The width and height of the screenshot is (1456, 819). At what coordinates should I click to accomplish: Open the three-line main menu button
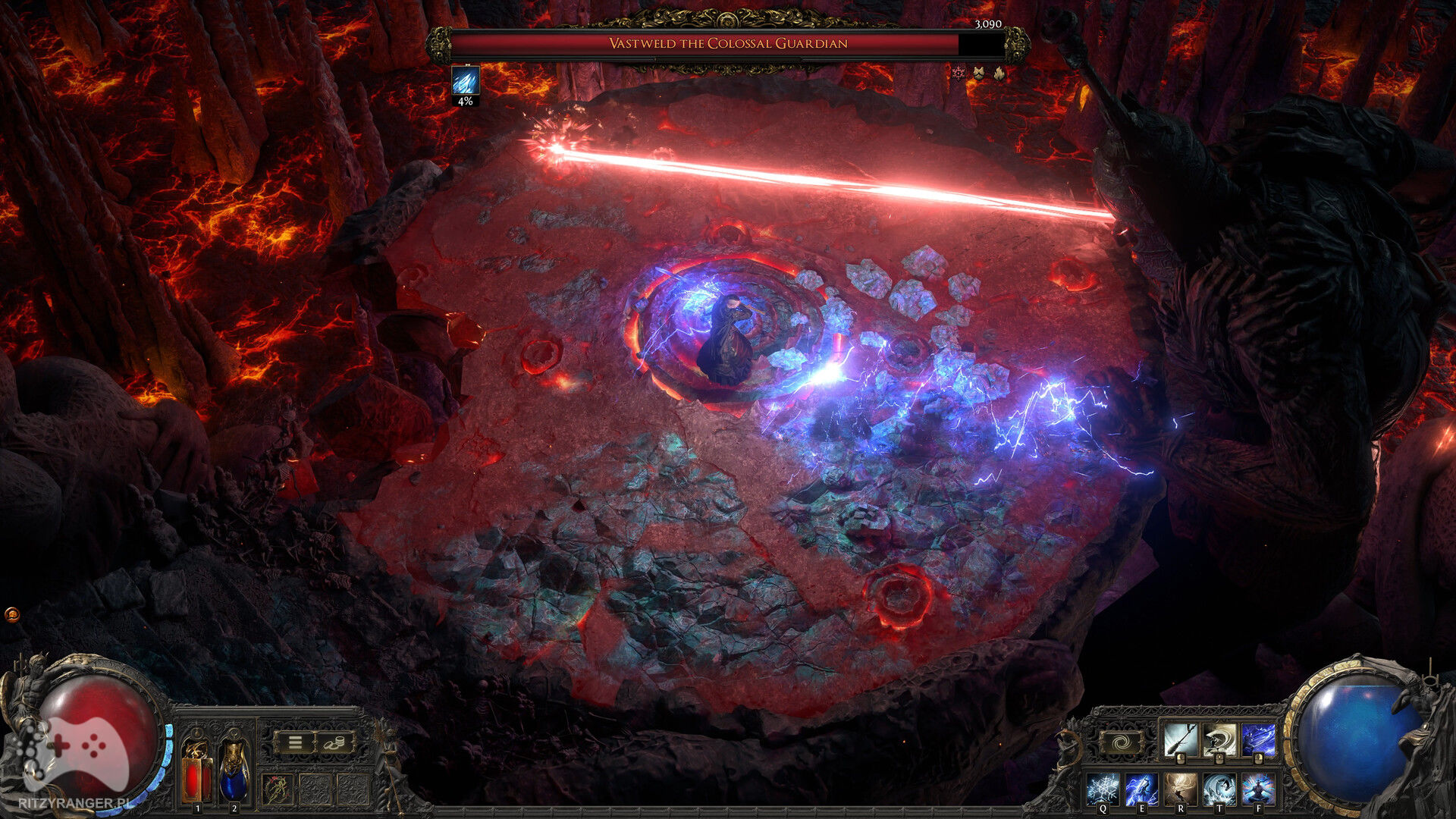(295, 742)
